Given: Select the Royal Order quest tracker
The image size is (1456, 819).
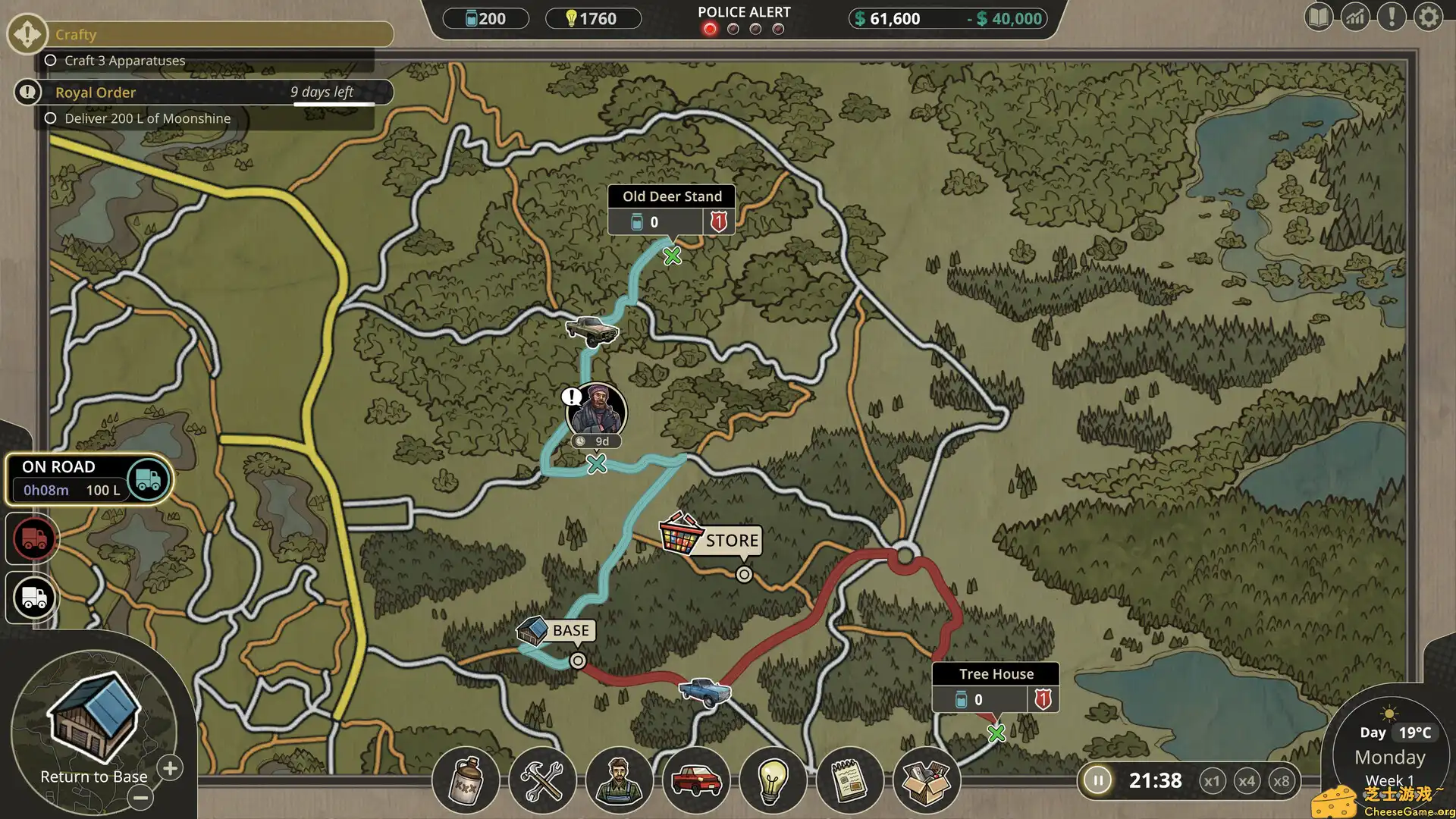Looking at the screenshot, I should pyautogui.click(x=203, y=93).
